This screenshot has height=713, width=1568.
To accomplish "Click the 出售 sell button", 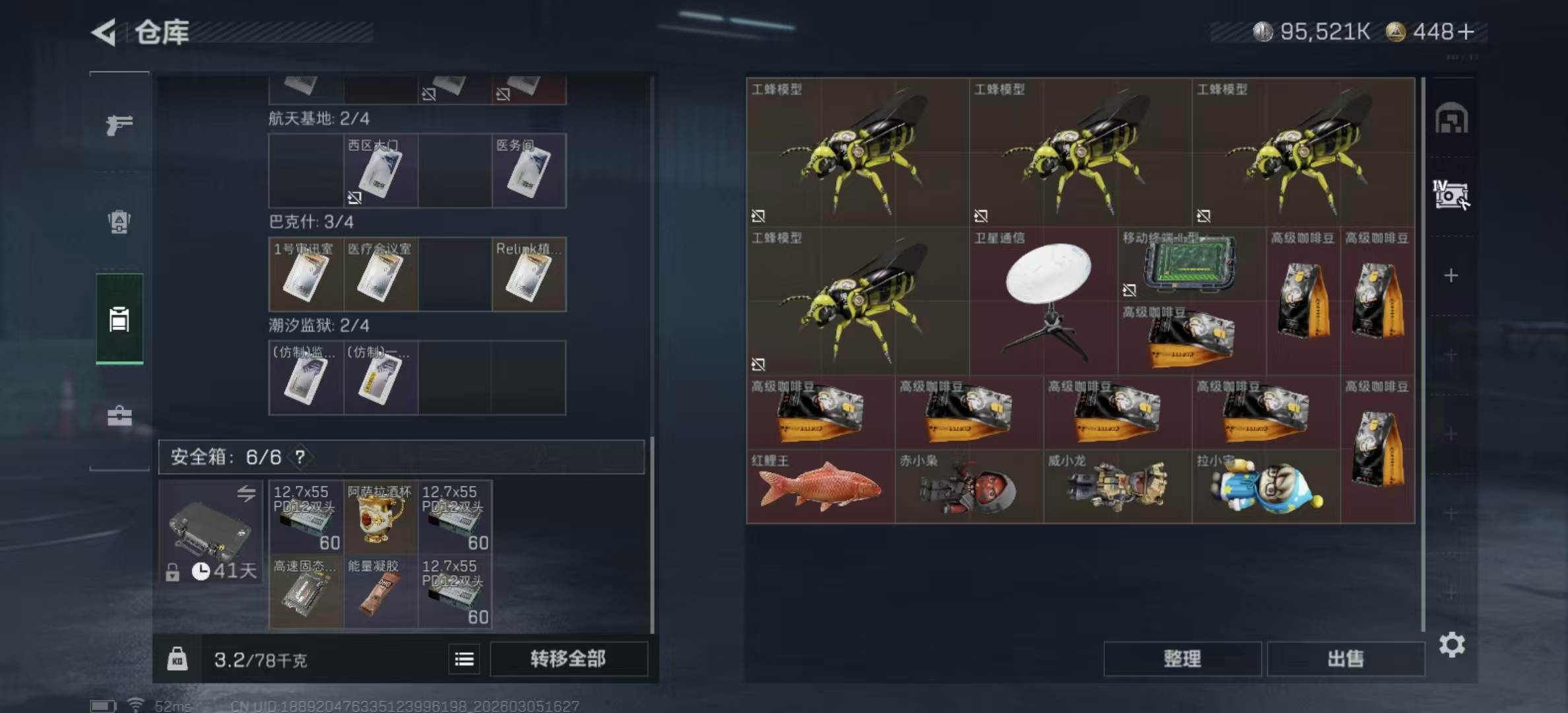I will point(1346,659).
